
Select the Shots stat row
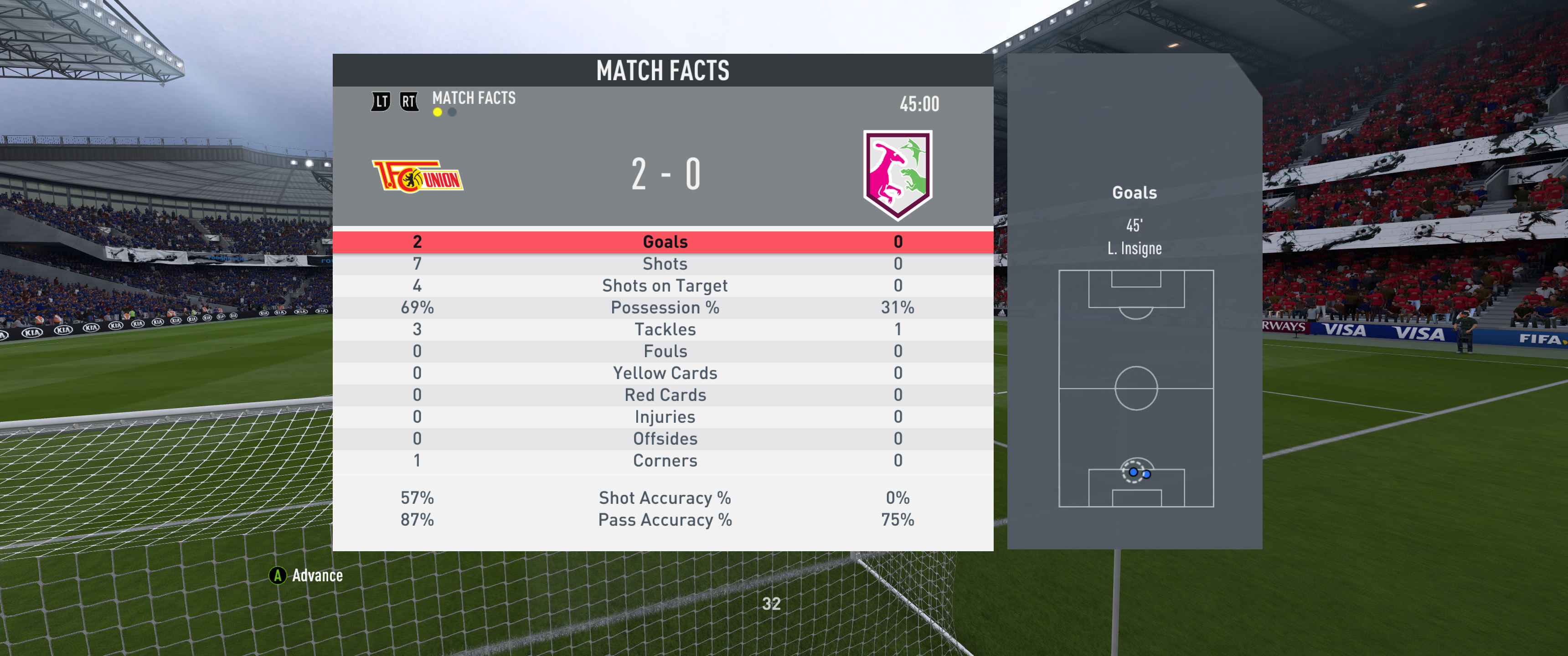coord(665,263)
